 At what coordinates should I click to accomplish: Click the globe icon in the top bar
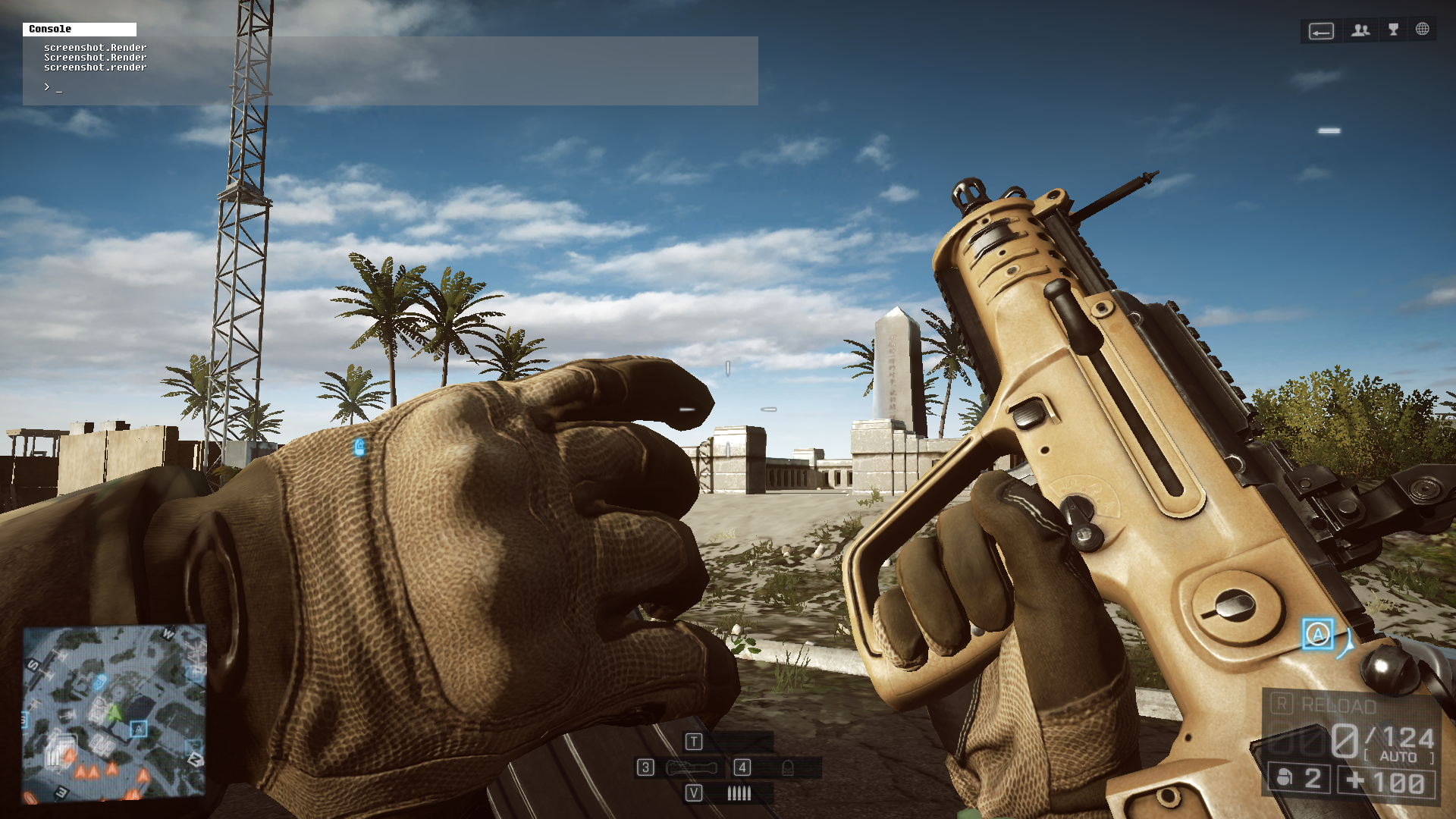pyautogui.click(x=1423, y=30)
